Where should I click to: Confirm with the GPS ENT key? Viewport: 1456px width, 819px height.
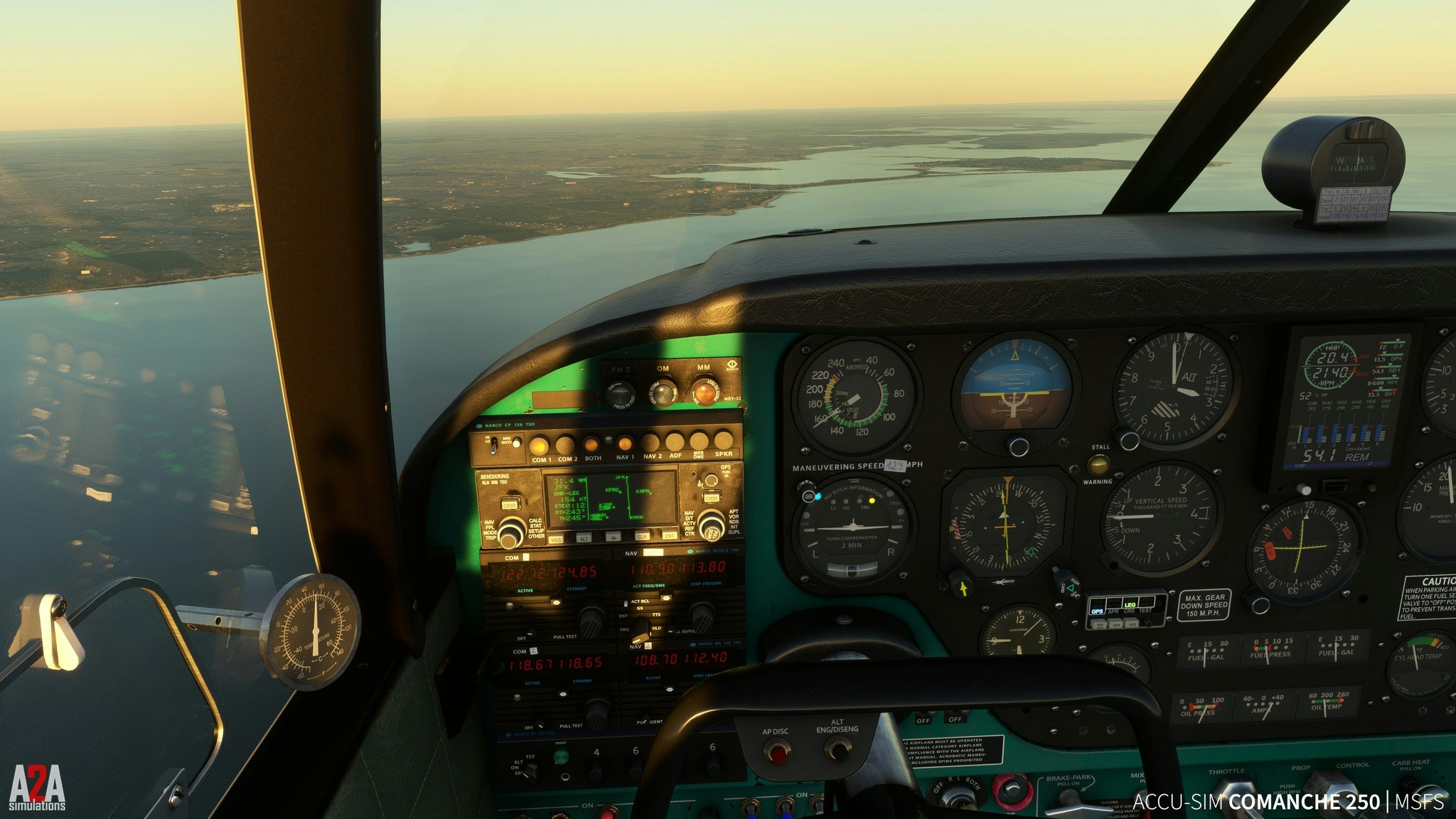click(x=669, y=535)
